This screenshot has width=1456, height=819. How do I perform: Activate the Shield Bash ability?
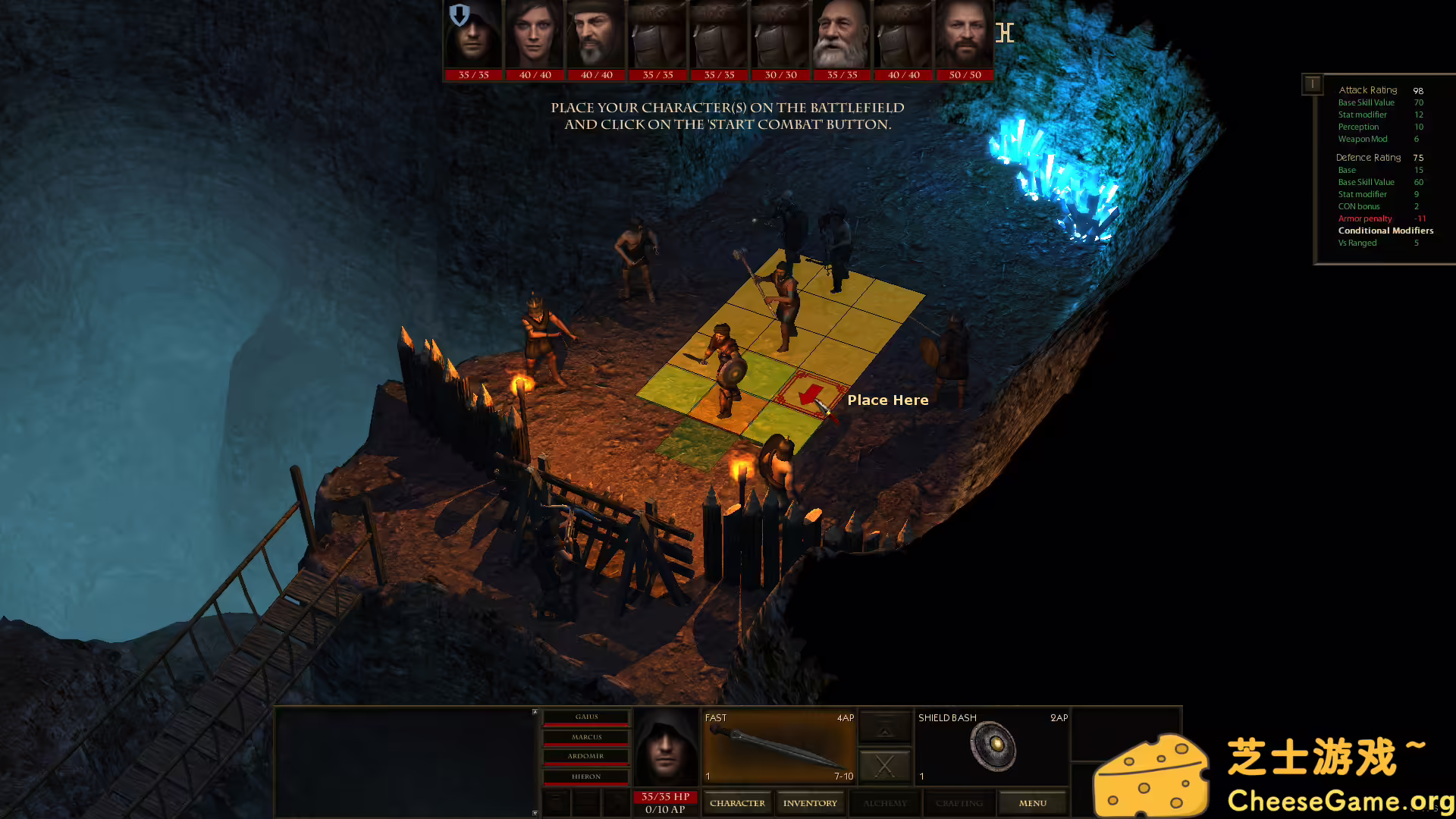tap(993, 747)
